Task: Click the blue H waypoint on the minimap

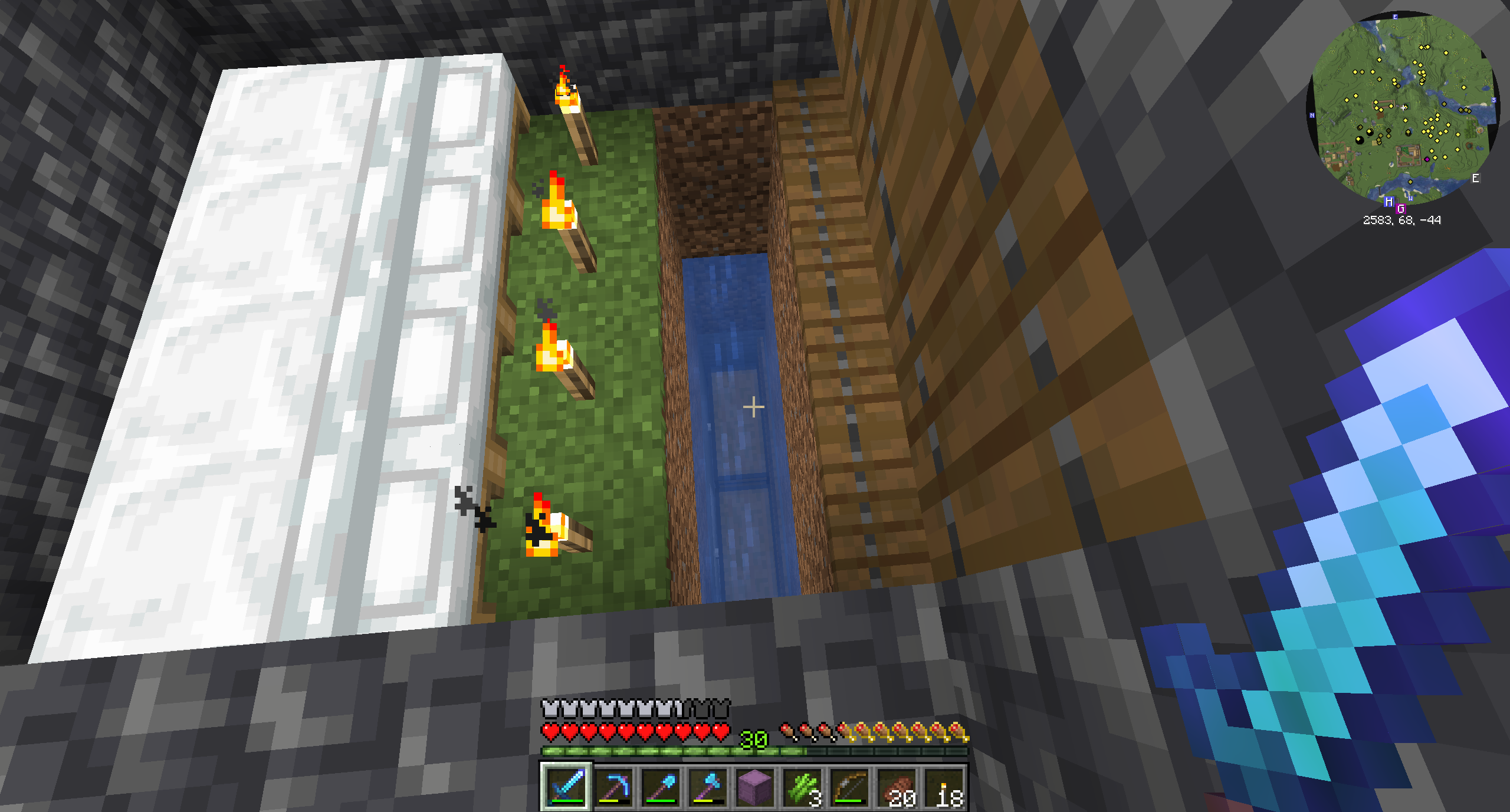Action: click(1389, 202)
